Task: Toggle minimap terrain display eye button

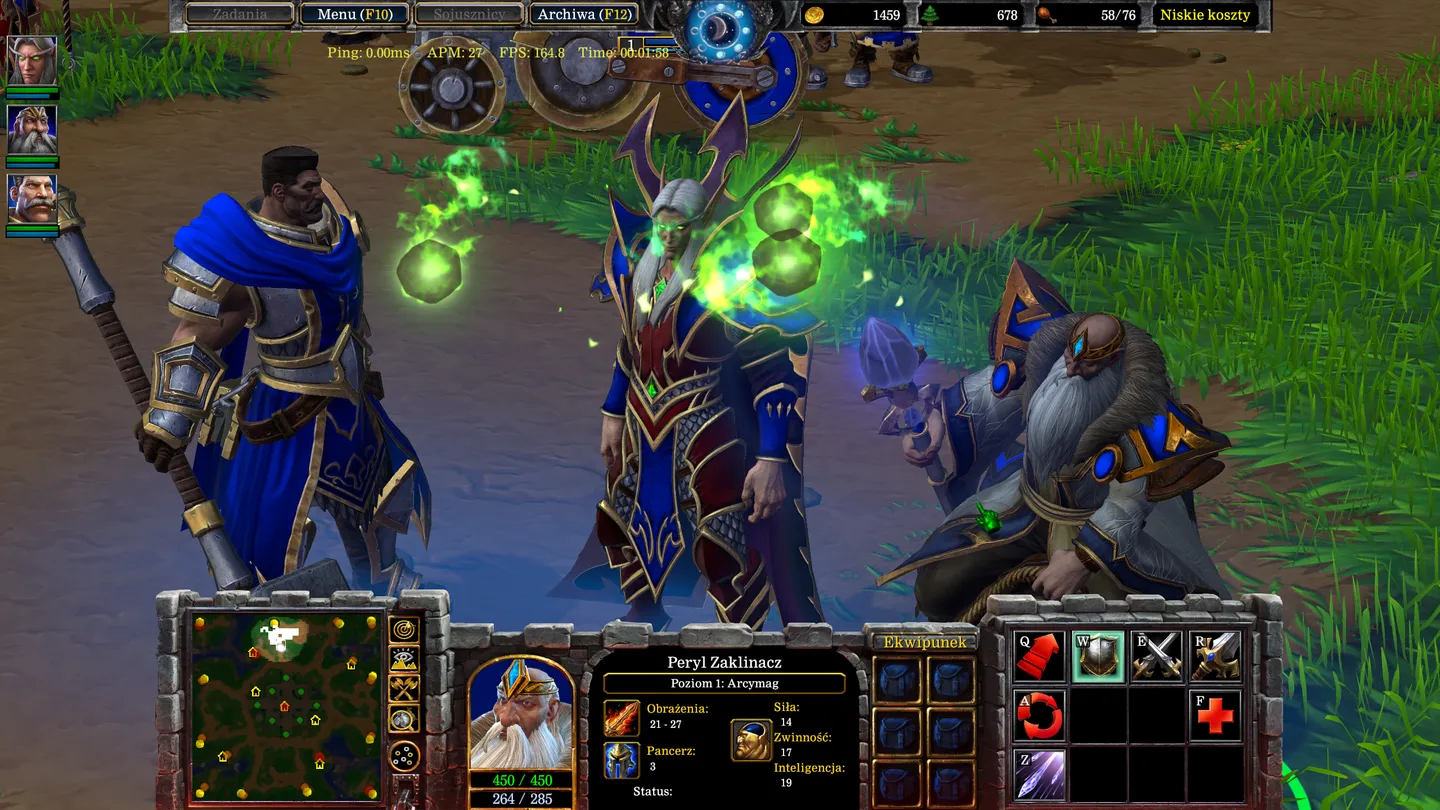Action: (x=404, y=659)
